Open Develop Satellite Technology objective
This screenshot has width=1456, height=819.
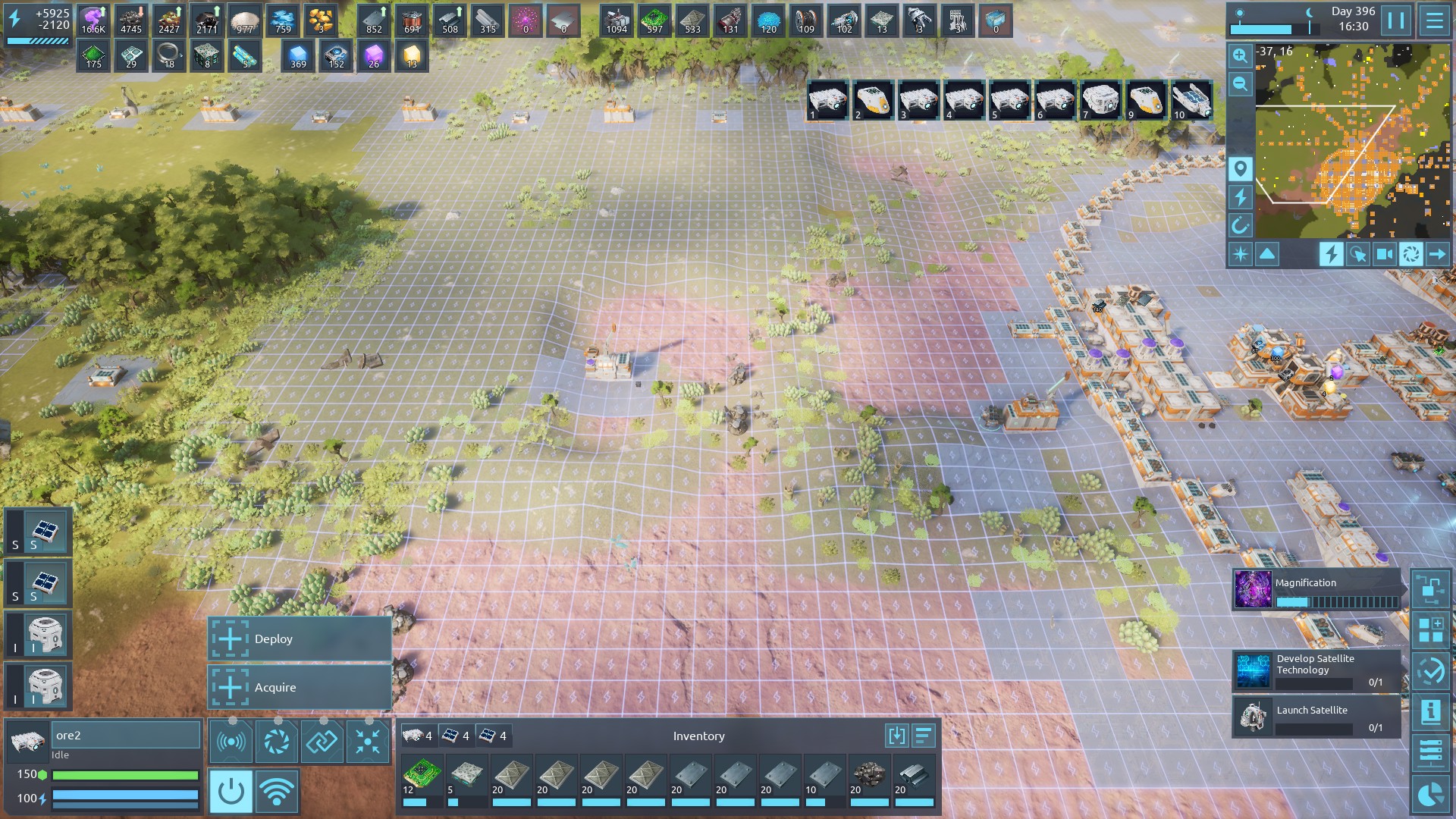click(x=1317, y=670)
